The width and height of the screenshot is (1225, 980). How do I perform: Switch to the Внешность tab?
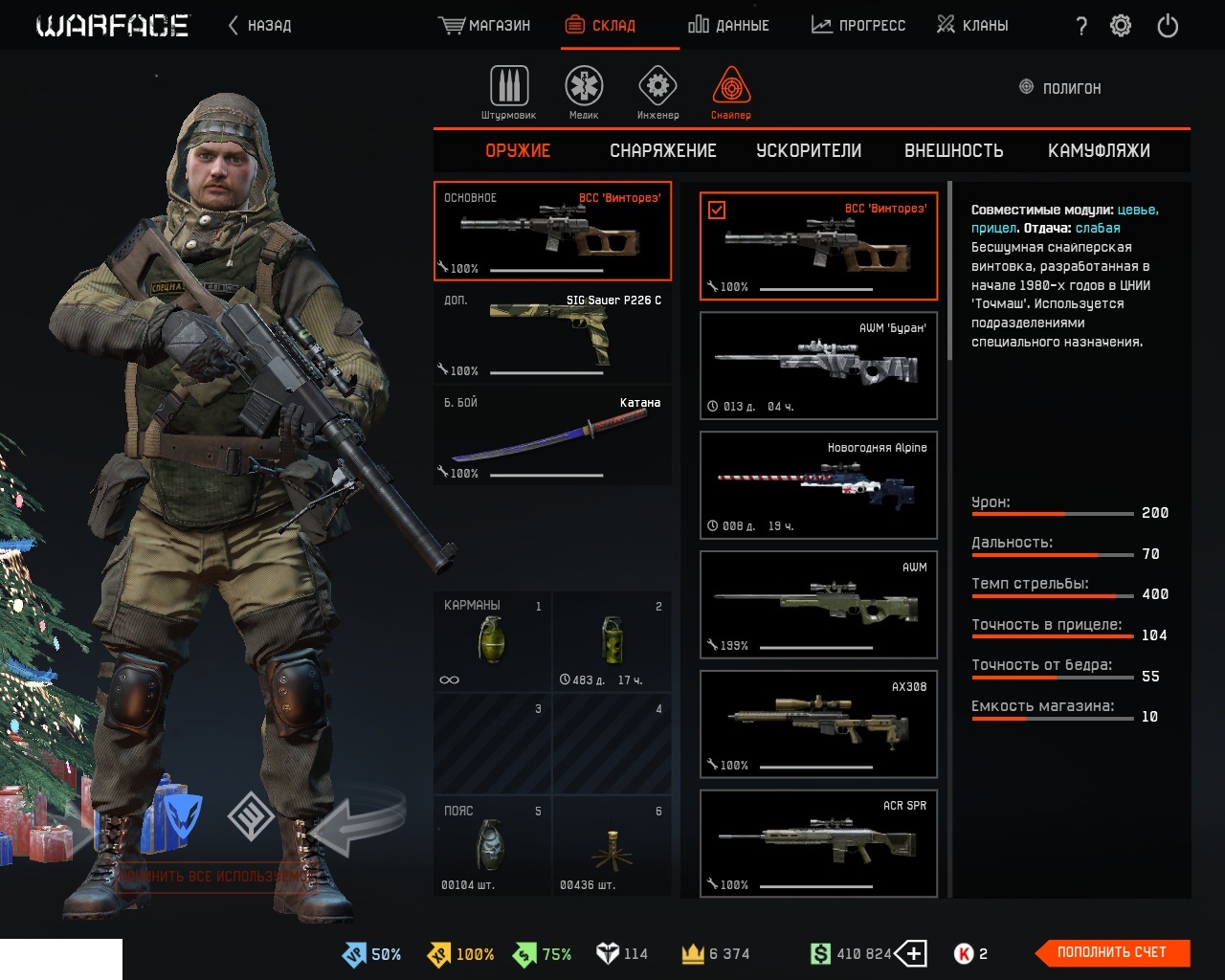pos(953,151)
